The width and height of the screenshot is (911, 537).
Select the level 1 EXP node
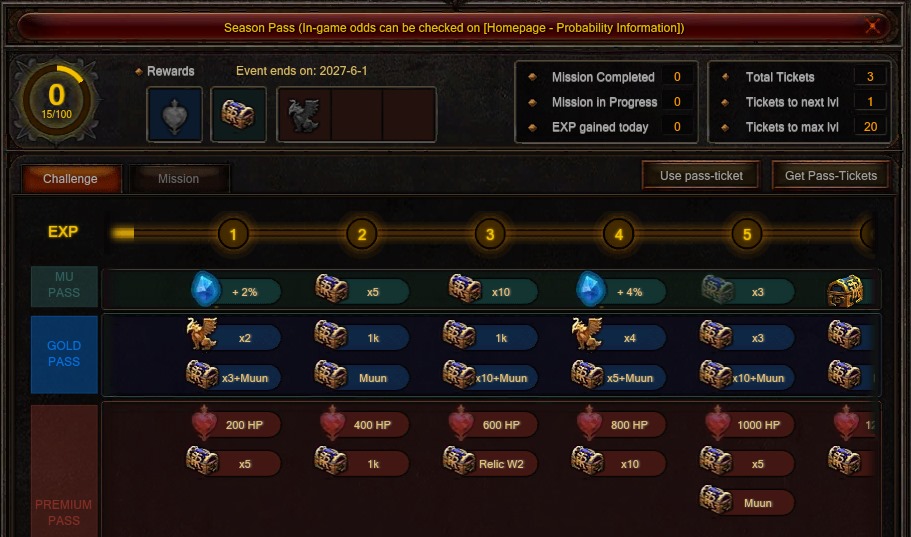[233, 235]
